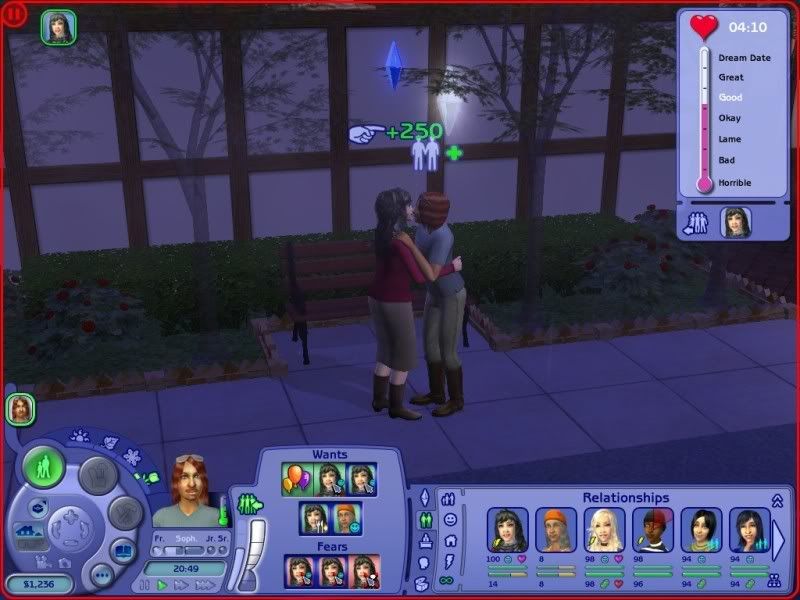Open the Story mode book button
Image resolution: width=800 pixels, height=600 pixels.
click(121, 552)
